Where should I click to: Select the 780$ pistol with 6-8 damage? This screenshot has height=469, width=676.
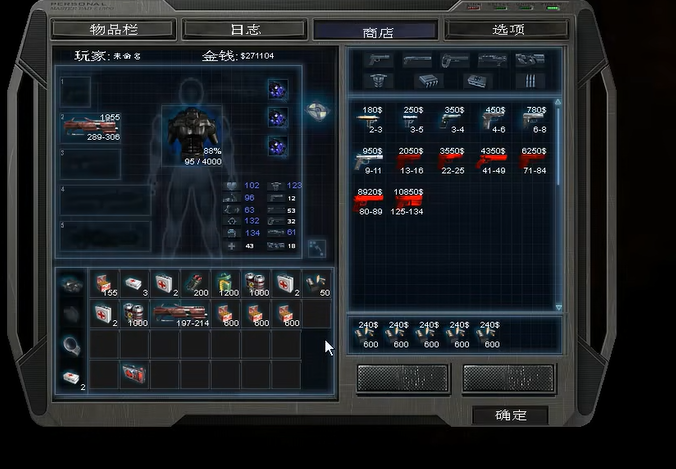[537, 119]
